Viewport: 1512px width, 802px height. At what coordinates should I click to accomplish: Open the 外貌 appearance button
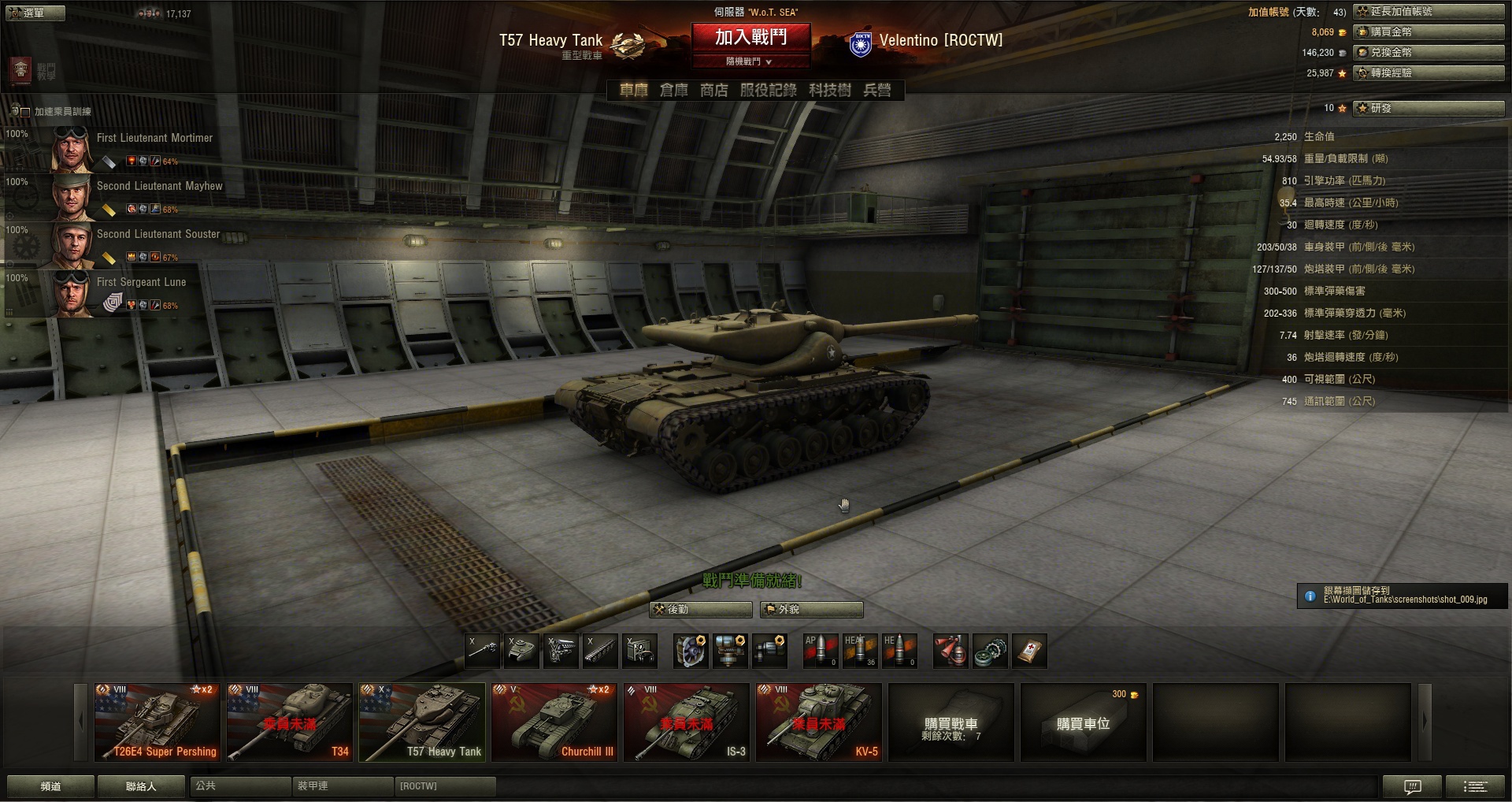811,610
